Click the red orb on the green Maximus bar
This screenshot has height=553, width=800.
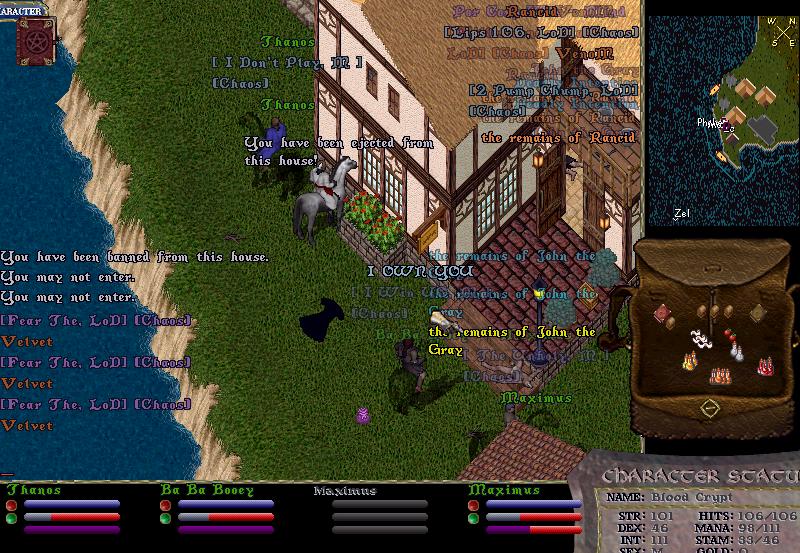pos(473,505)
